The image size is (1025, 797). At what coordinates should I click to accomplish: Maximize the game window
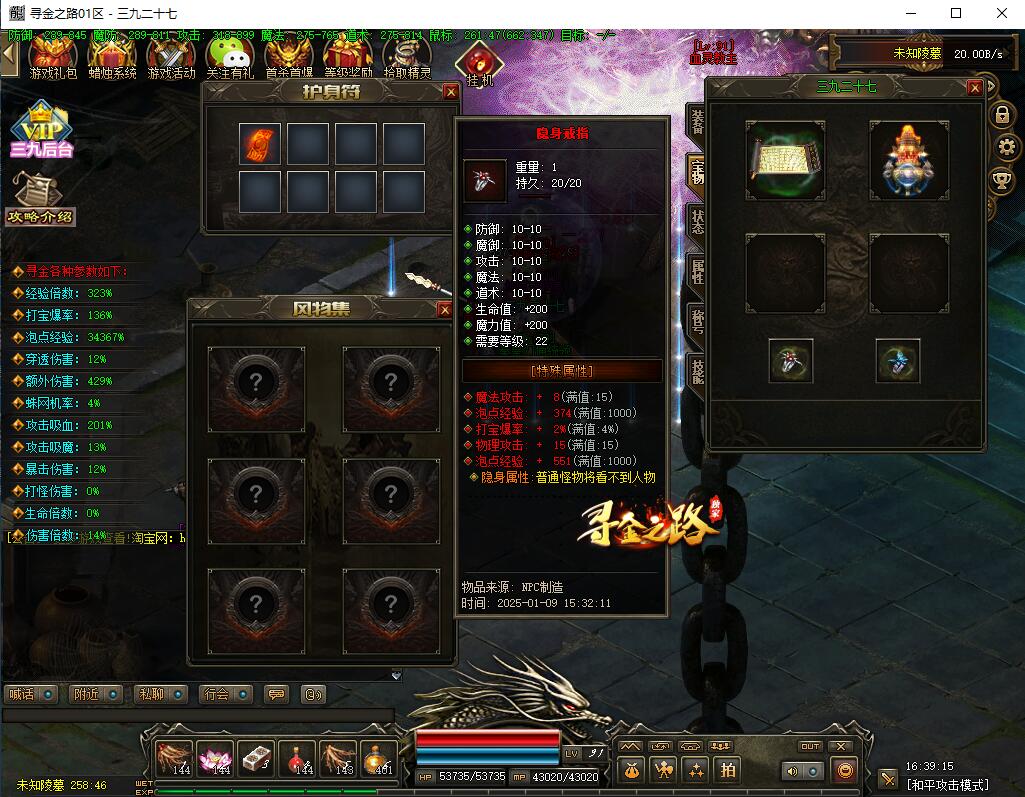pos(956,13)
